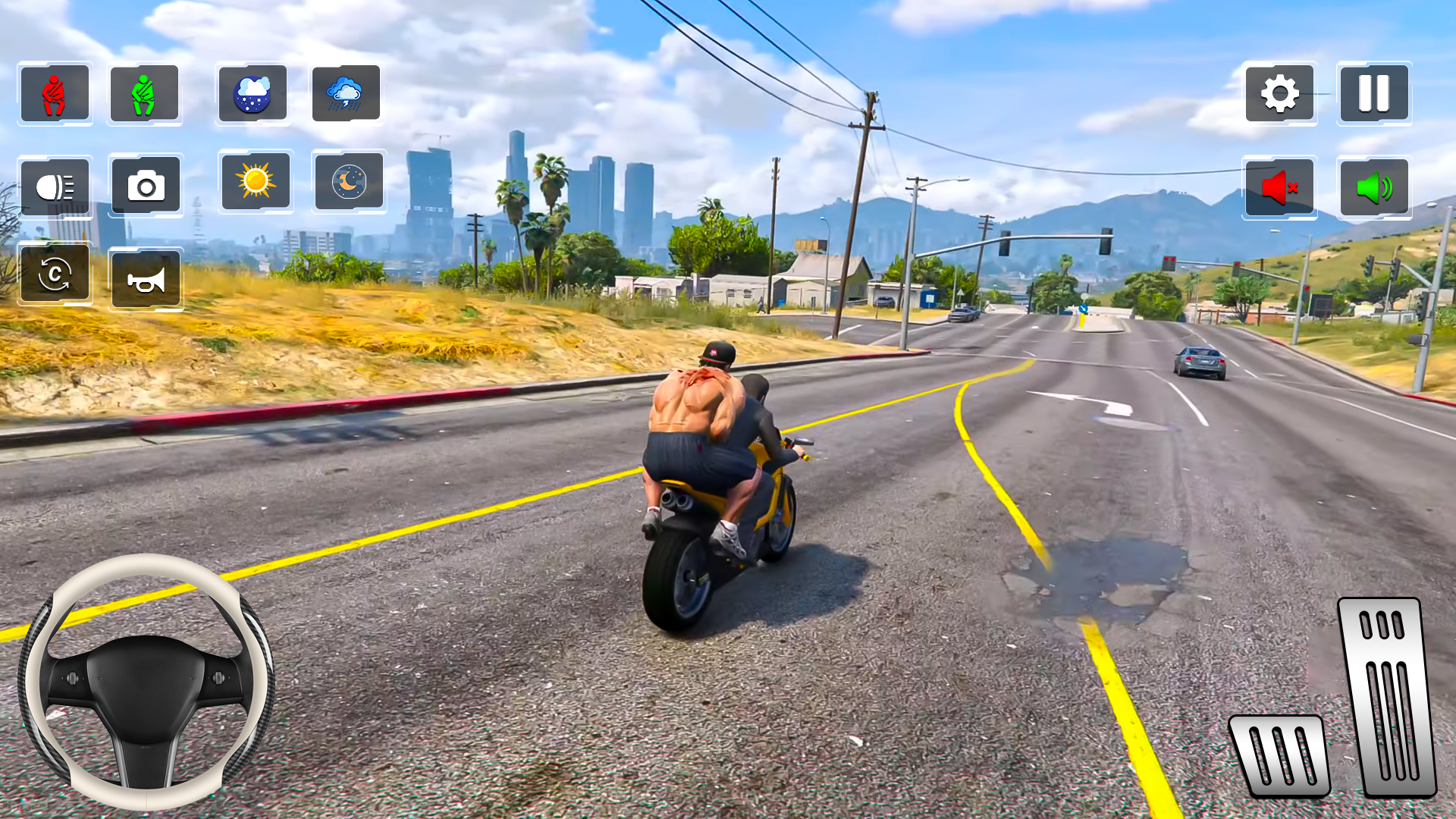Fasten seatbelt with the green icon
Screen dimensions: 1456x819
click(x=144, y=93)
